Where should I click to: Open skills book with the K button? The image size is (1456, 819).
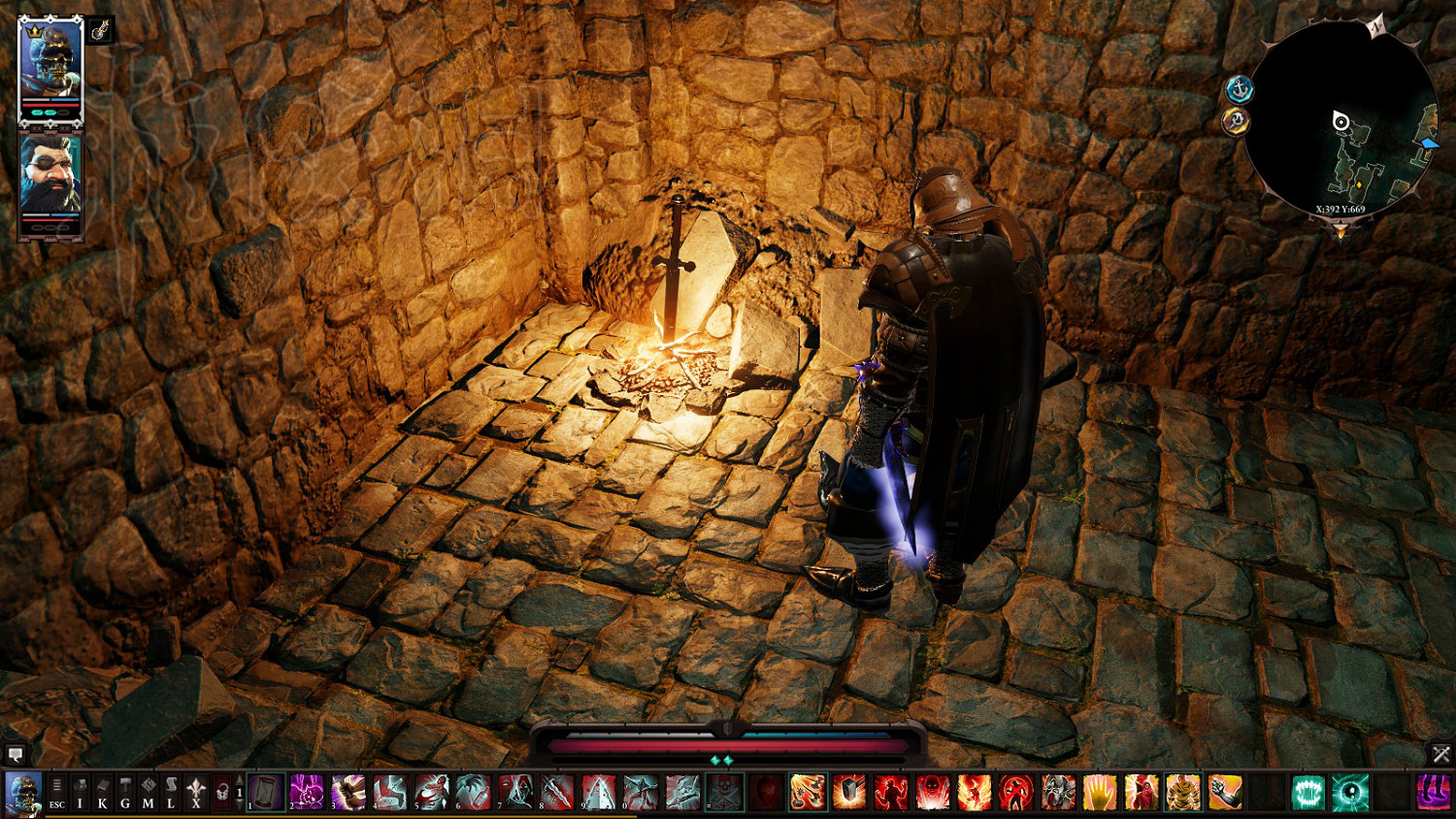(x=103, y=792)
